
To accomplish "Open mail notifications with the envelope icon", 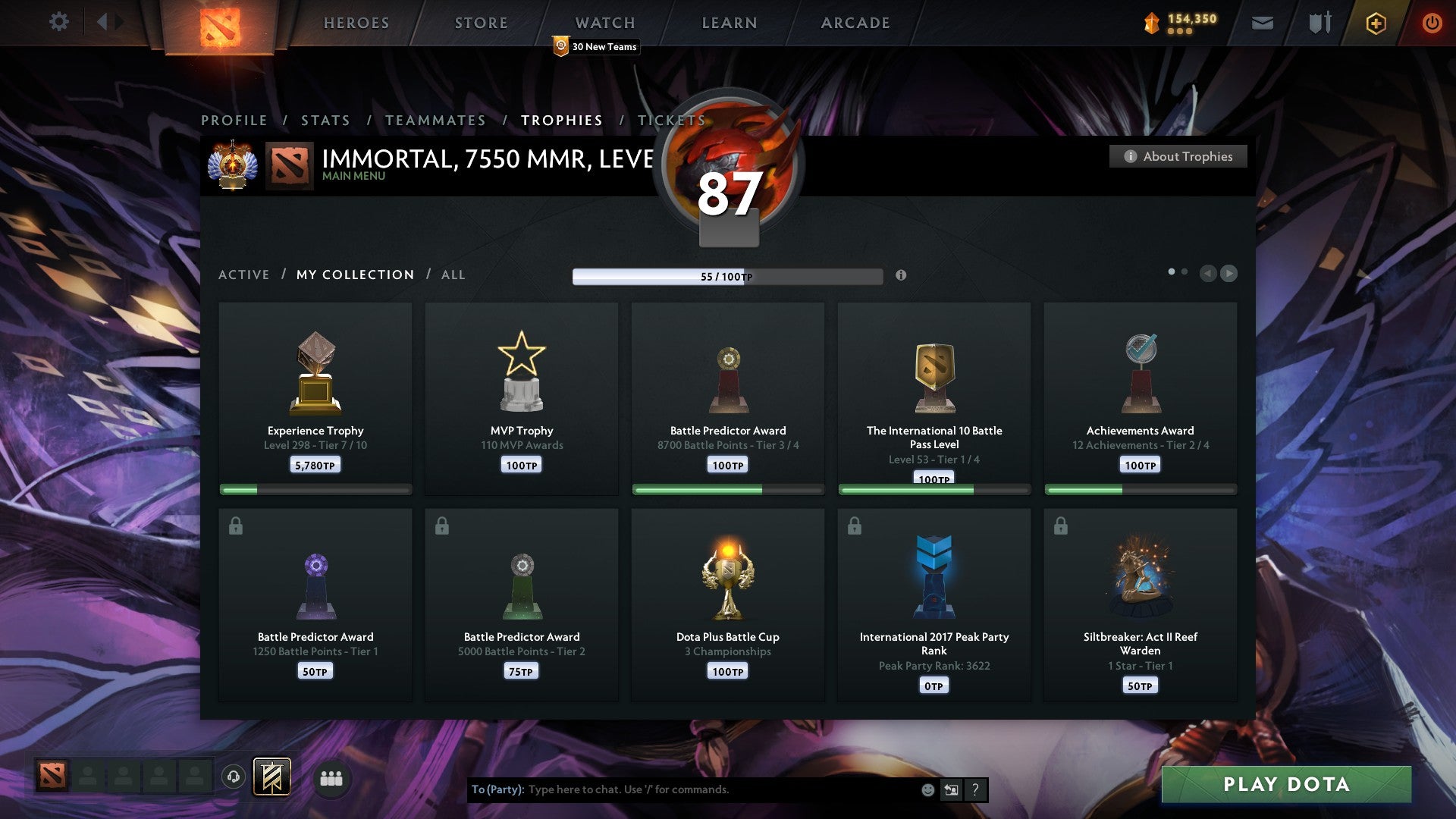I will (1263, 22).
